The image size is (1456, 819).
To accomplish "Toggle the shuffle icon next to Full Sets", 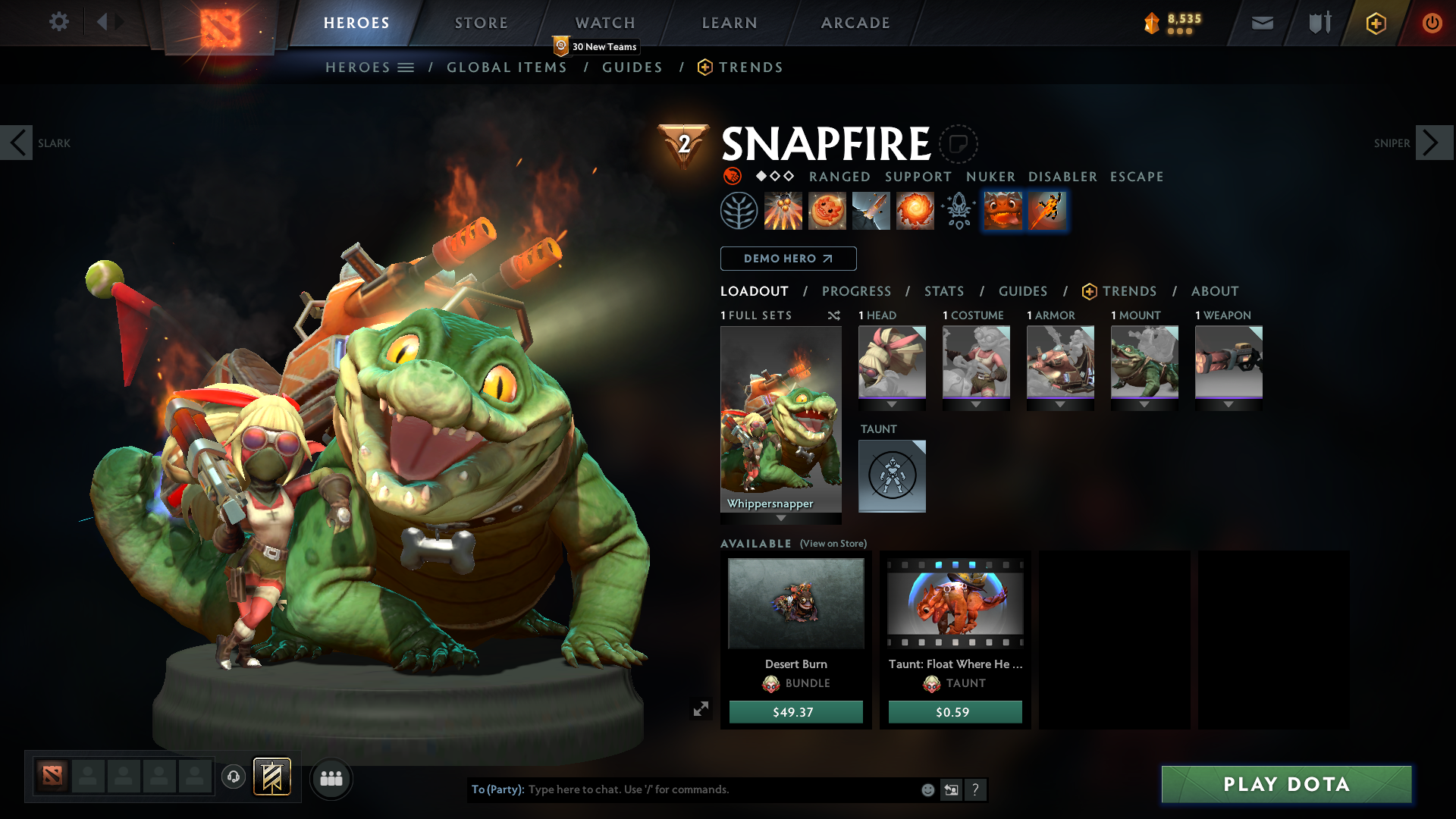I will click(x=834, y=315).
